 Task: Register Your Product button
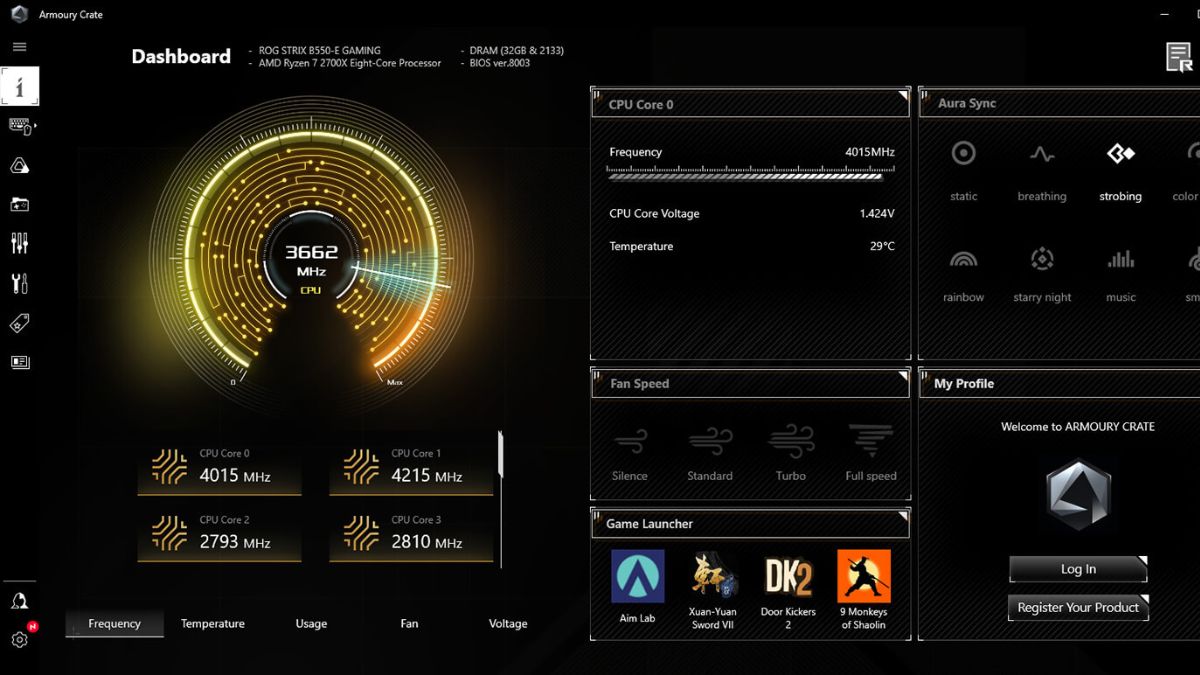(1078, 607)
